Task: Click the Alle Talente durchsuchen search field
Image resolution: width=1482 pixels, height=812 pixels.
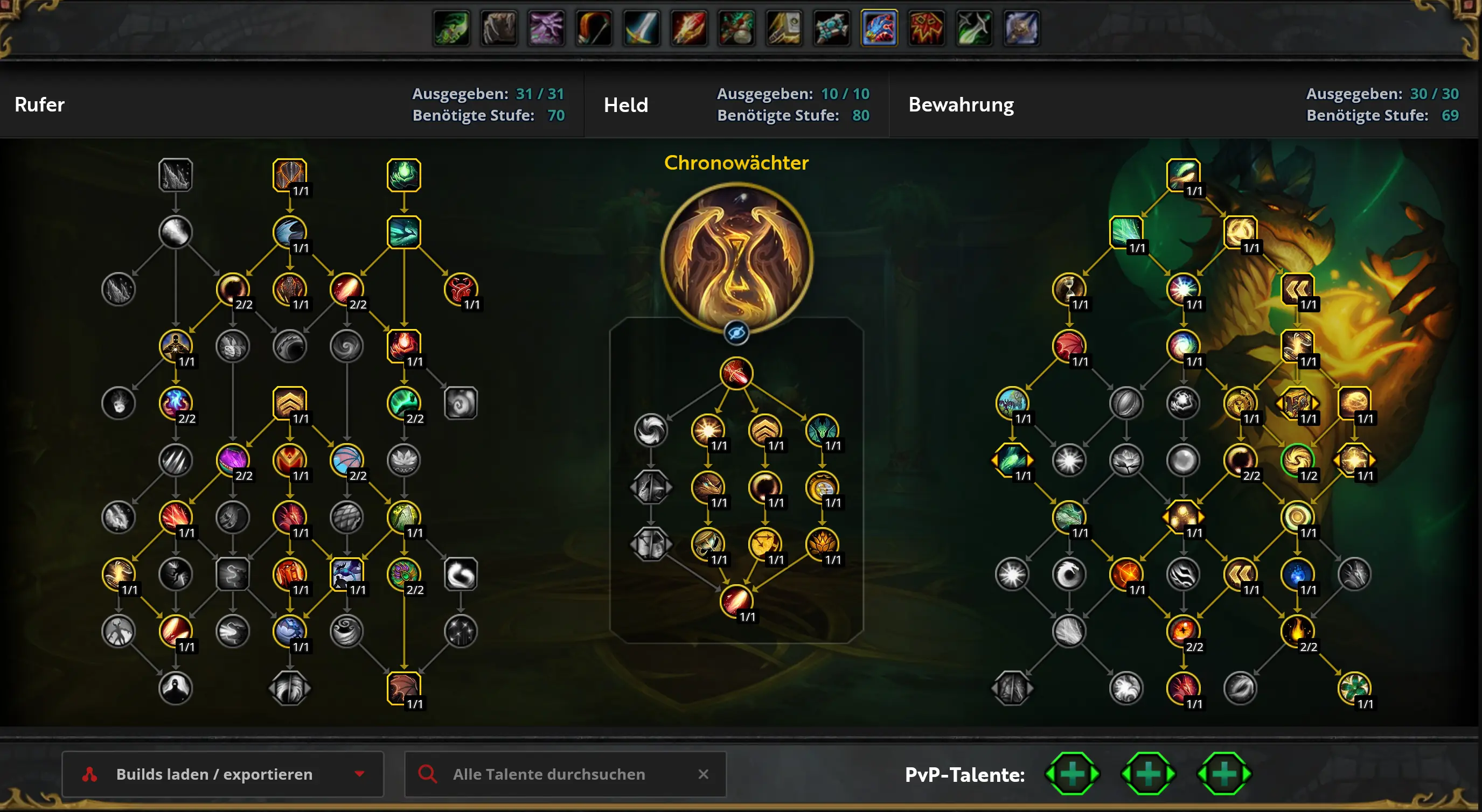Action: 548,774
